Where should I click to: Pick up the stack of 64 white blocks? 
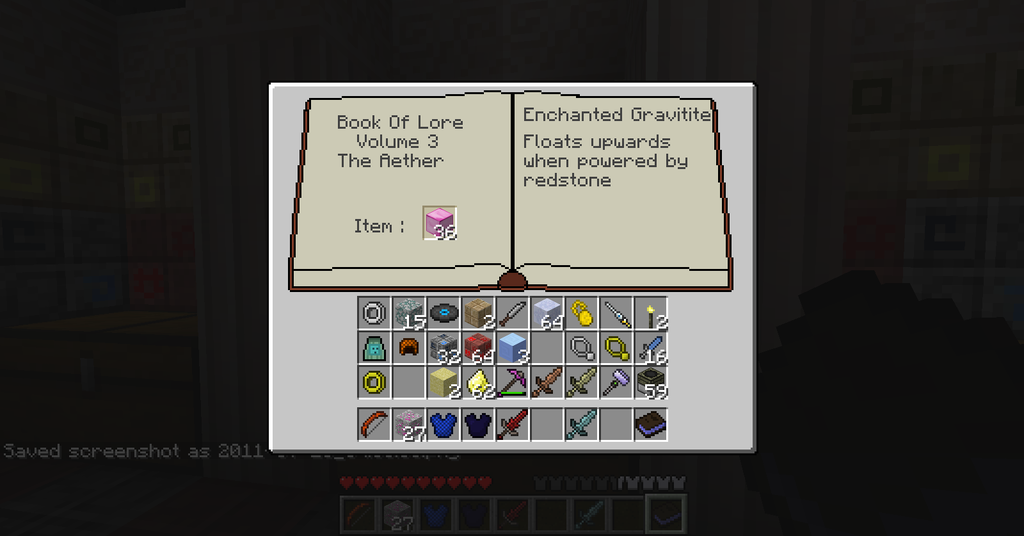coord(546,313)
